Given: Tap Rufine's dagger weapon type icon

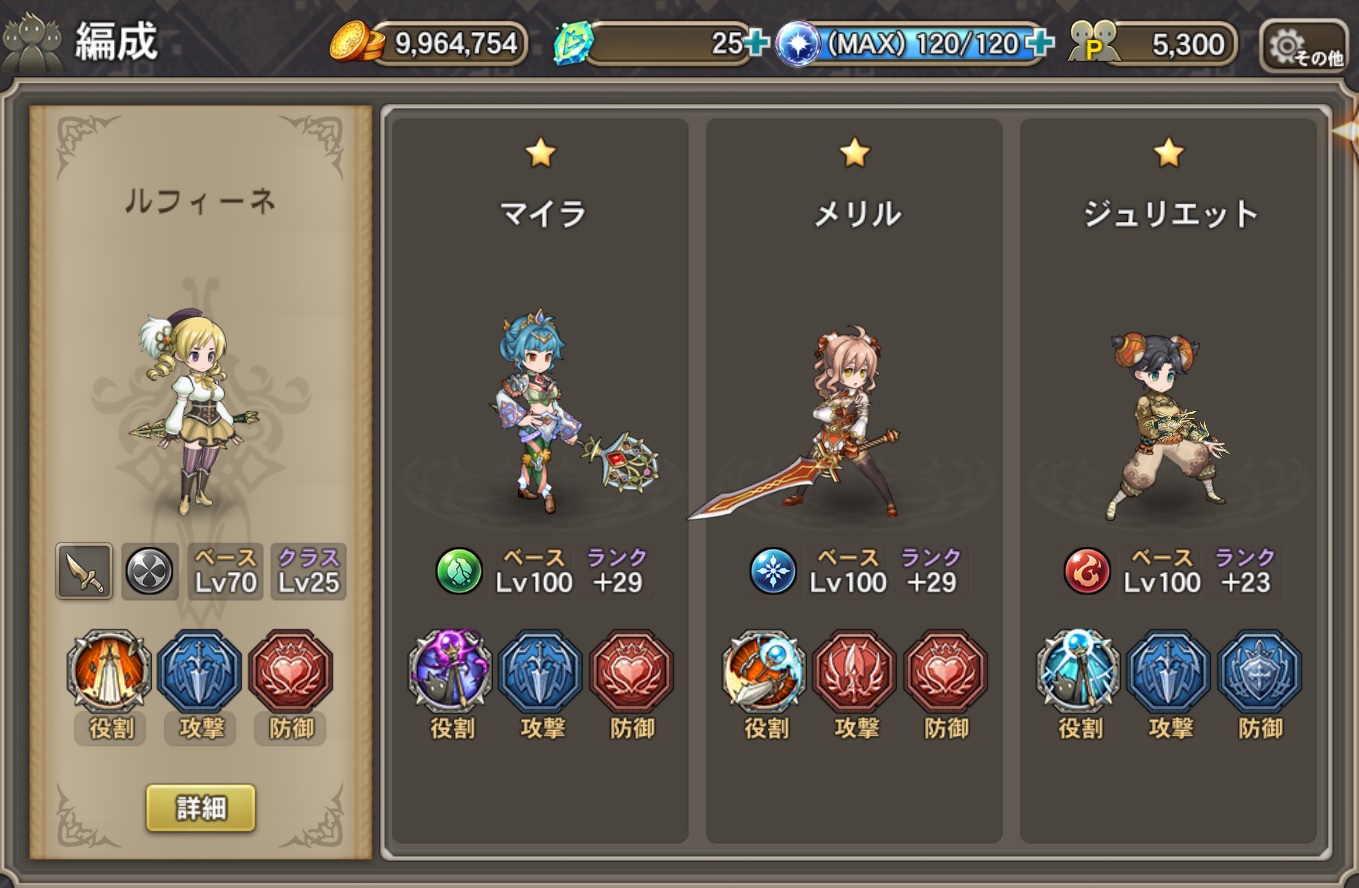Looking at the screenshot, I should [x=84, y=571].
